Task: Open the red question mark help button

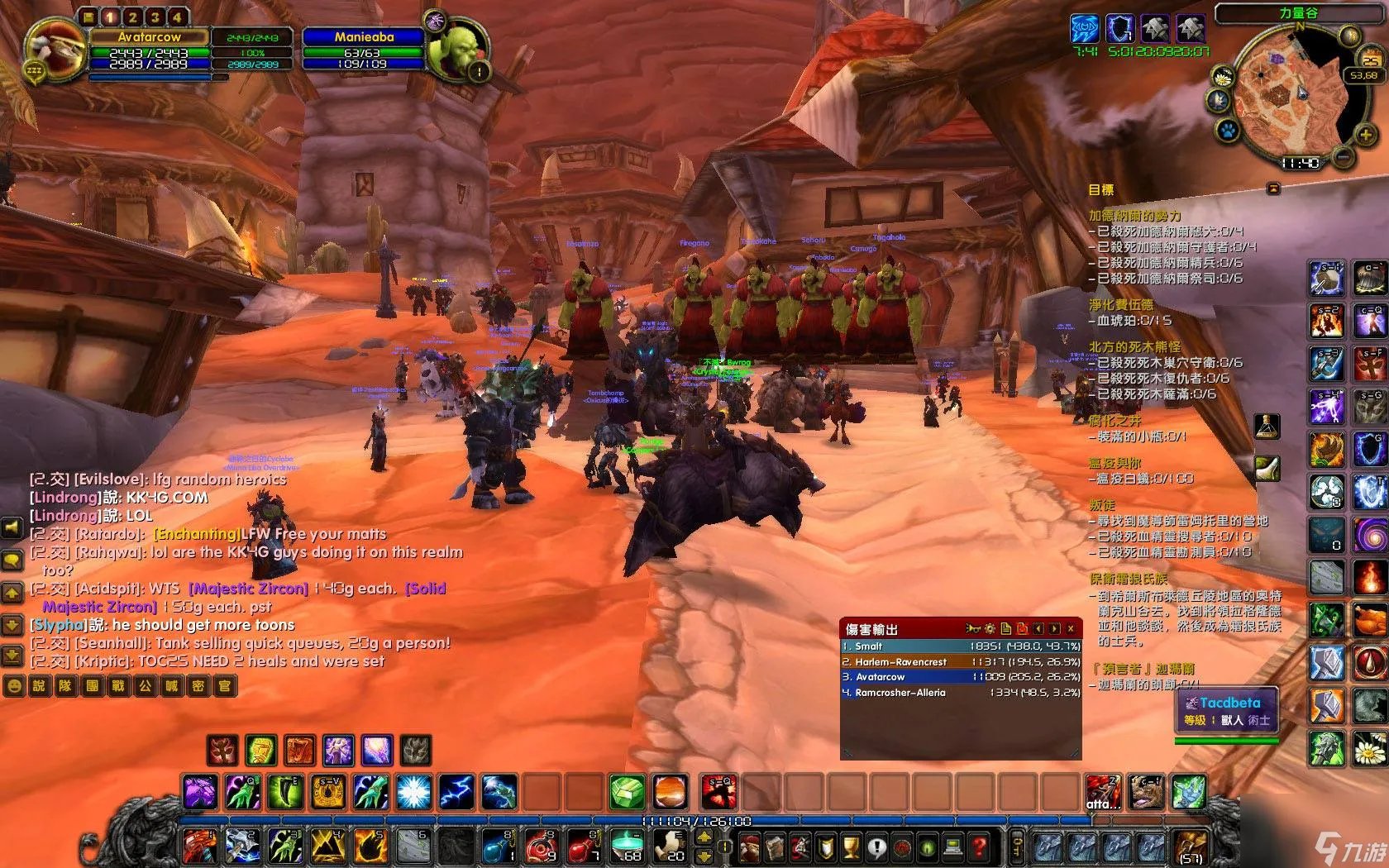Action: tap(979, 847)
